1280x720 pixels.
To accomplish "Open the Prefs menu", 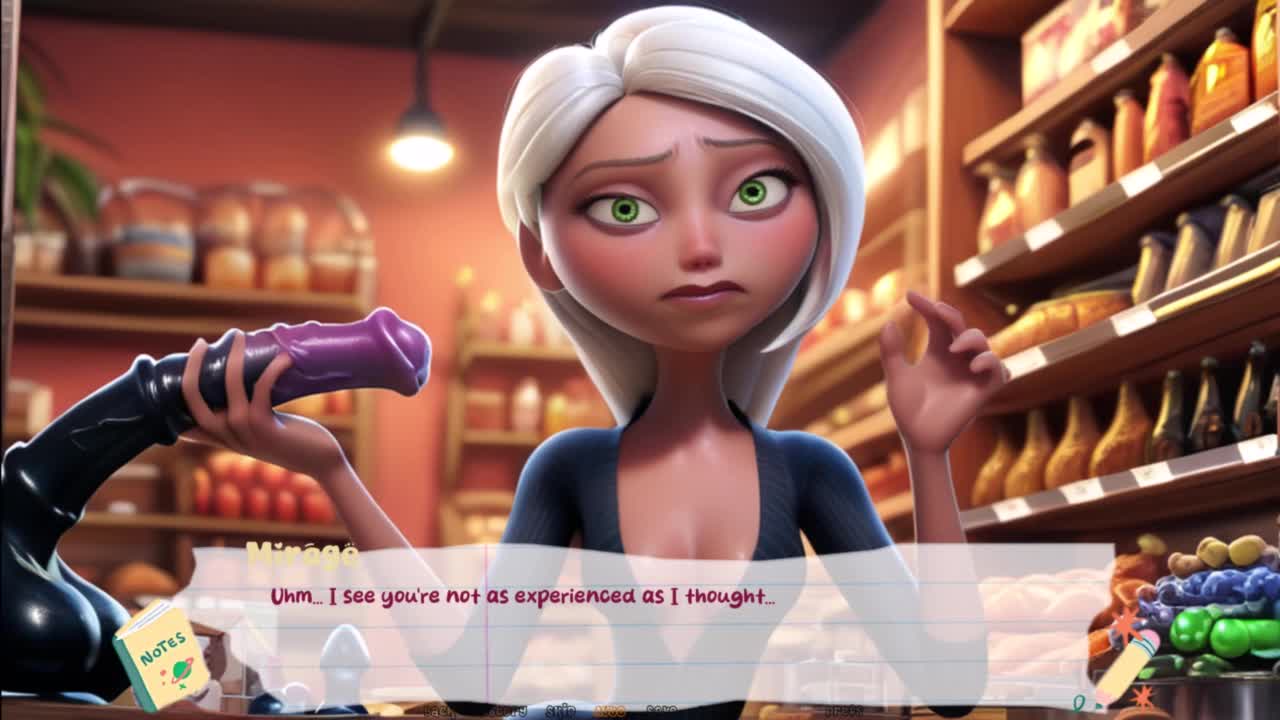I will click(x=843, y=710).
